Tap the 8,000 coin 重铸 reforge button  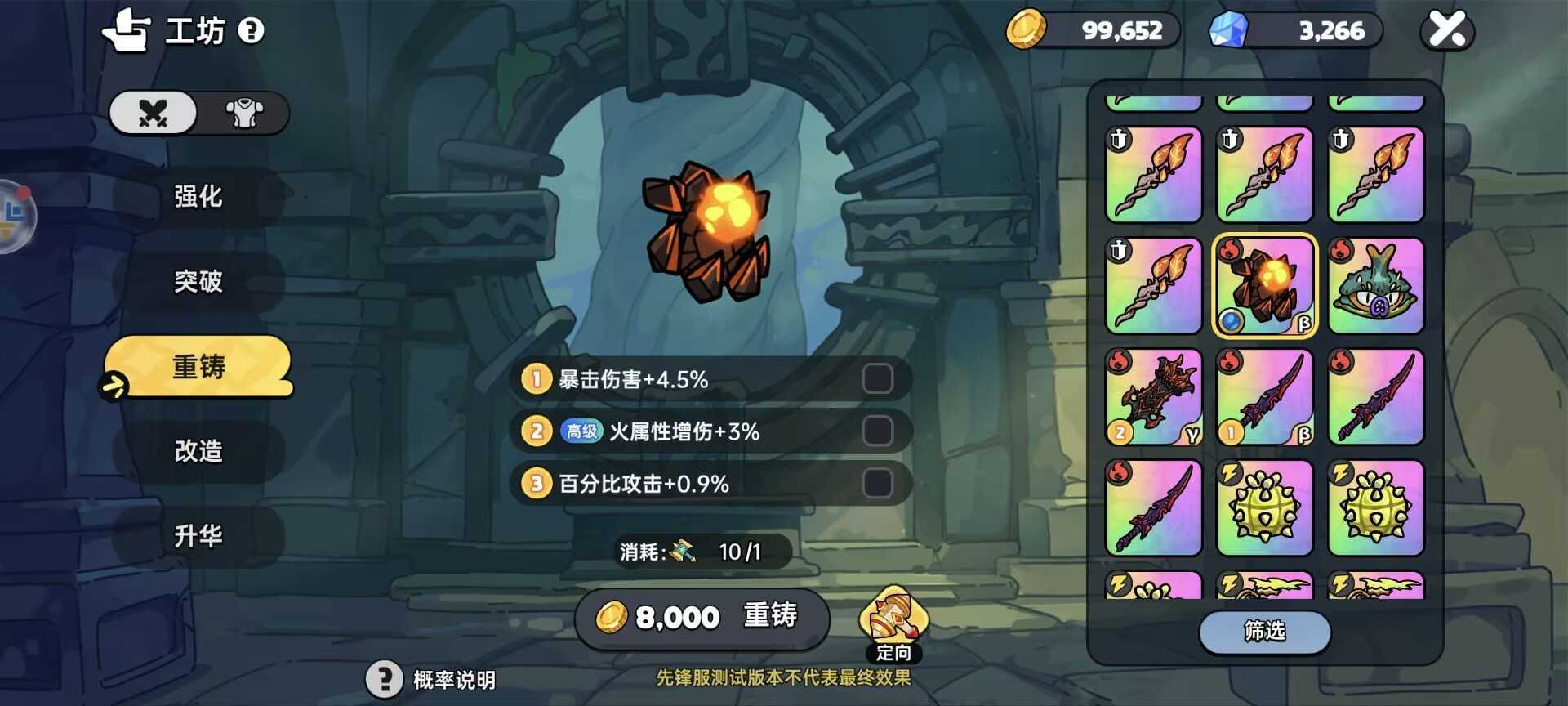click(x=701, y=619)
